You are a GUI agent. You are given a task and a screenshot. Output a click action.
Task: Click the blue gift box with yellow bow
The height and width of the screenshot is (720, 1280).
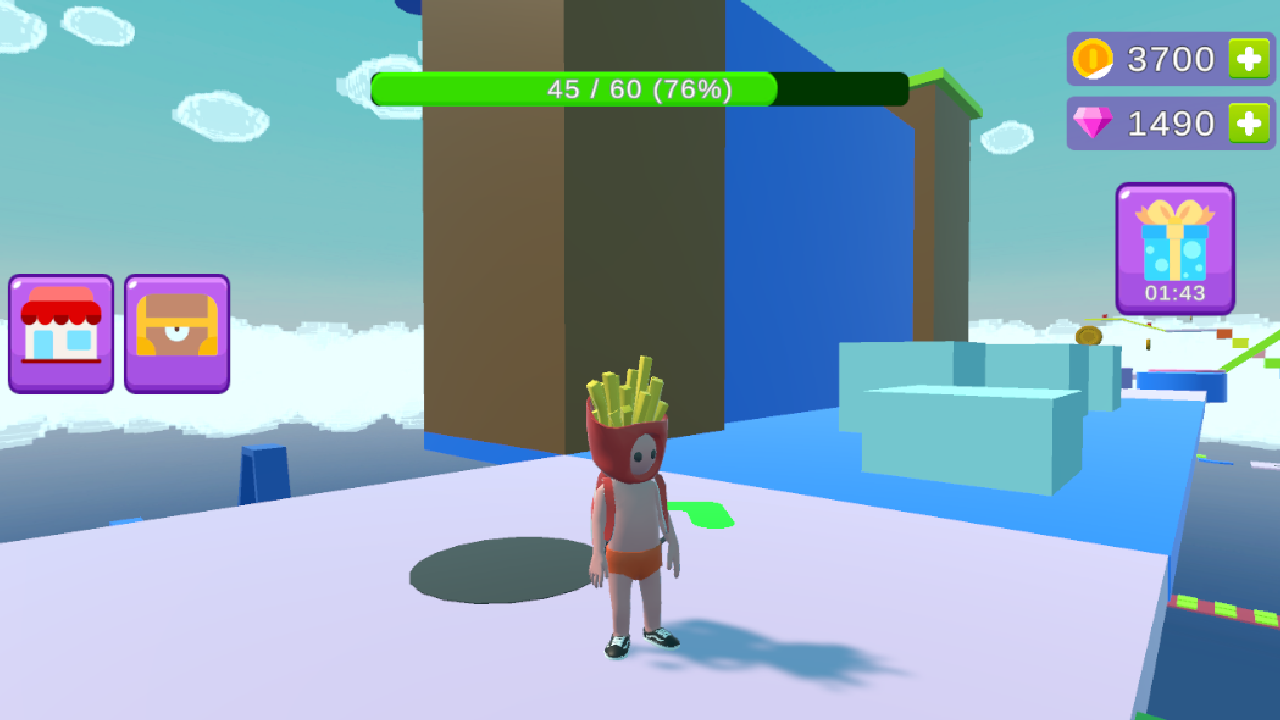point(1176,240)
